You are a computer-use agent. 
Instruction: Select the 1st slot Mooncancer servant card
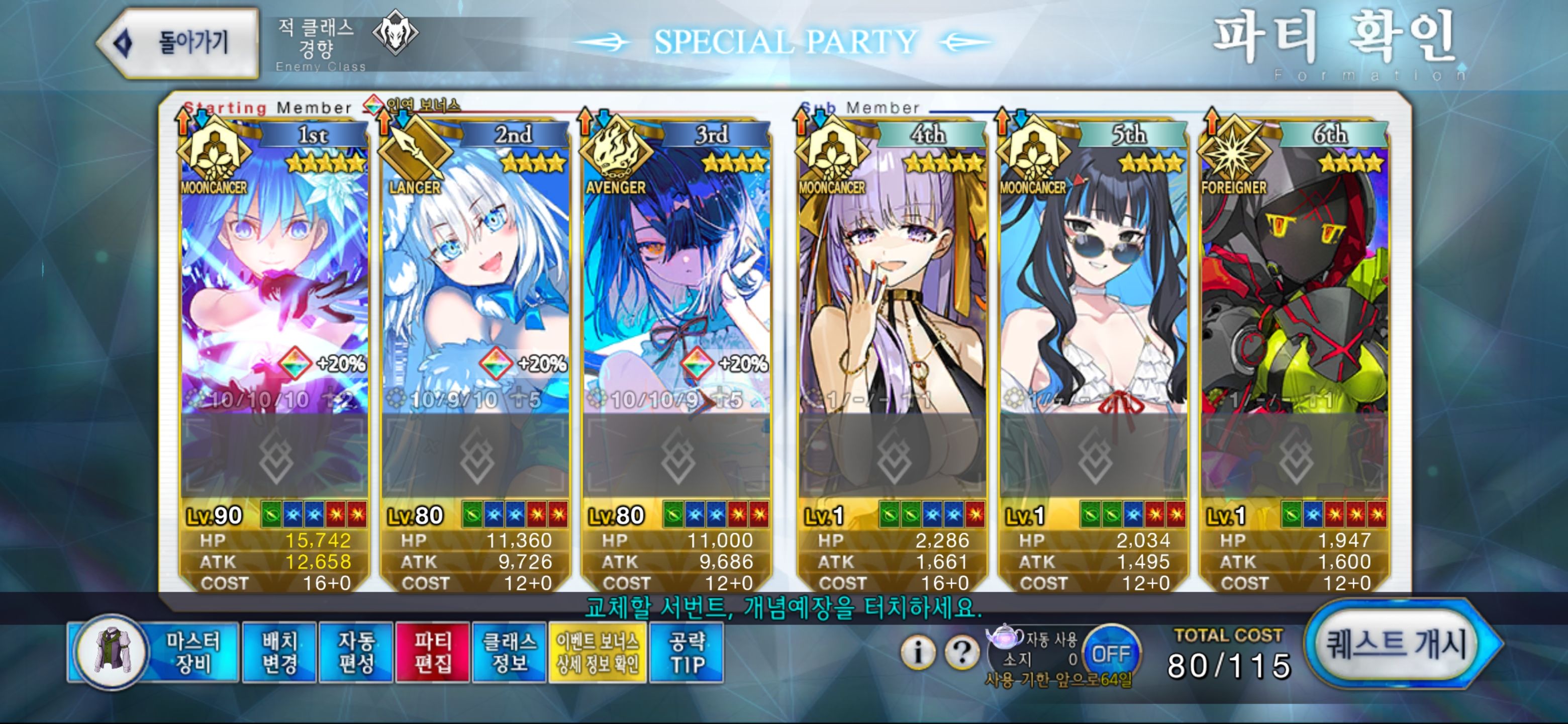tap(274, 292)
